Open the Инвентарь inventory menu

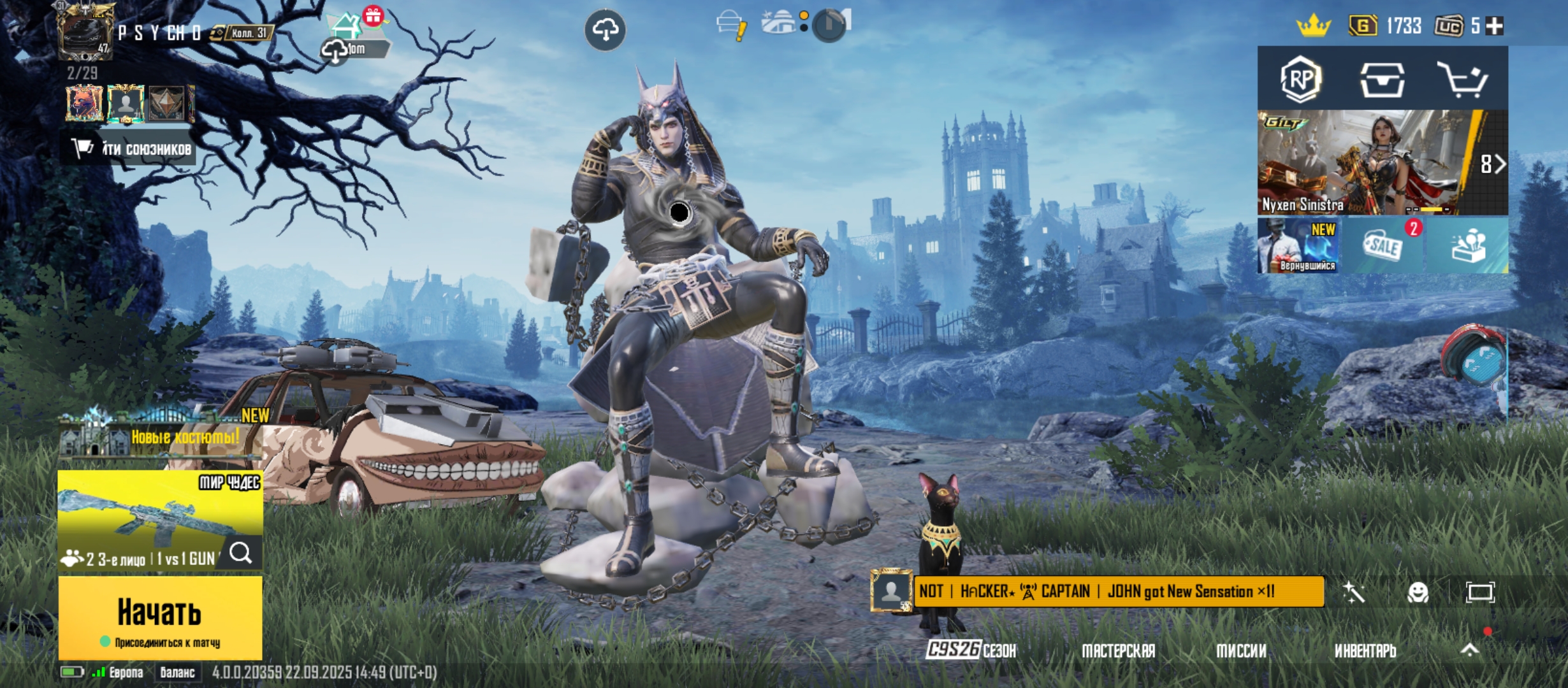[x=1365, y=650]
